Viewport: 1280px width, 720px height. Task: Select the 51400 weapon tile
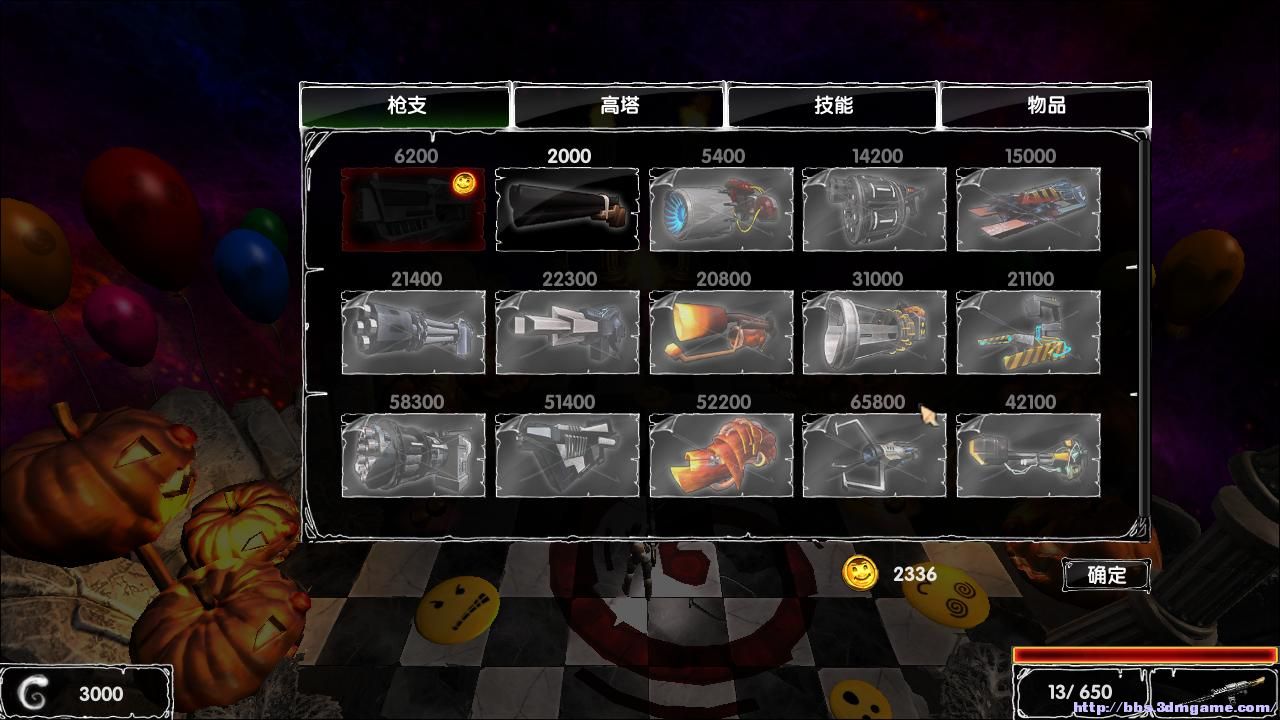[567, 455]
